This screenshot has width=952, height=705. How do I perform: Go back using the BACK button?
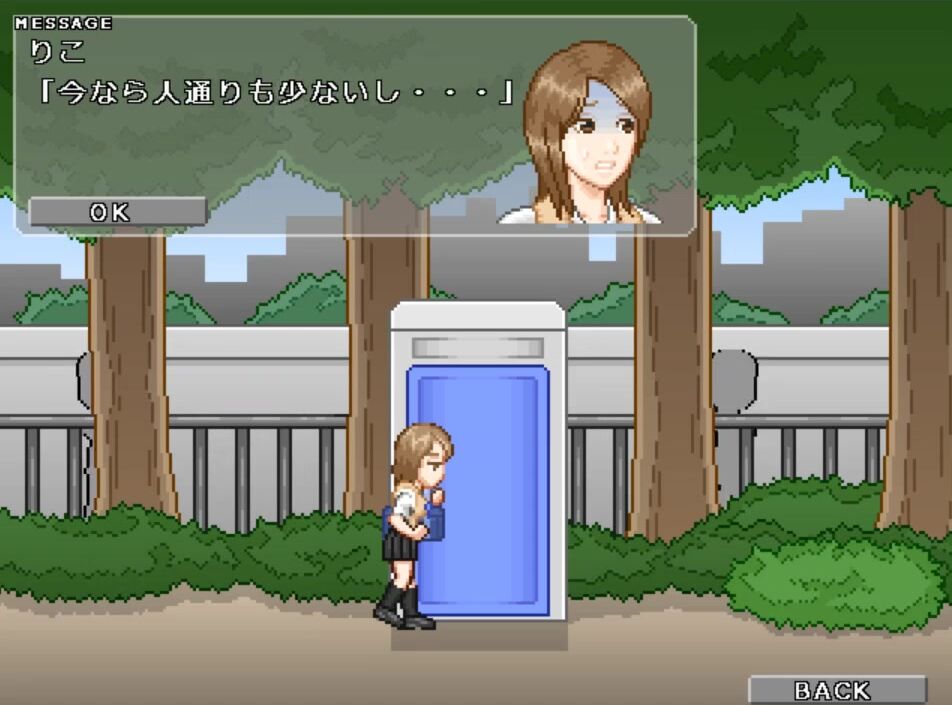(836, 690)
